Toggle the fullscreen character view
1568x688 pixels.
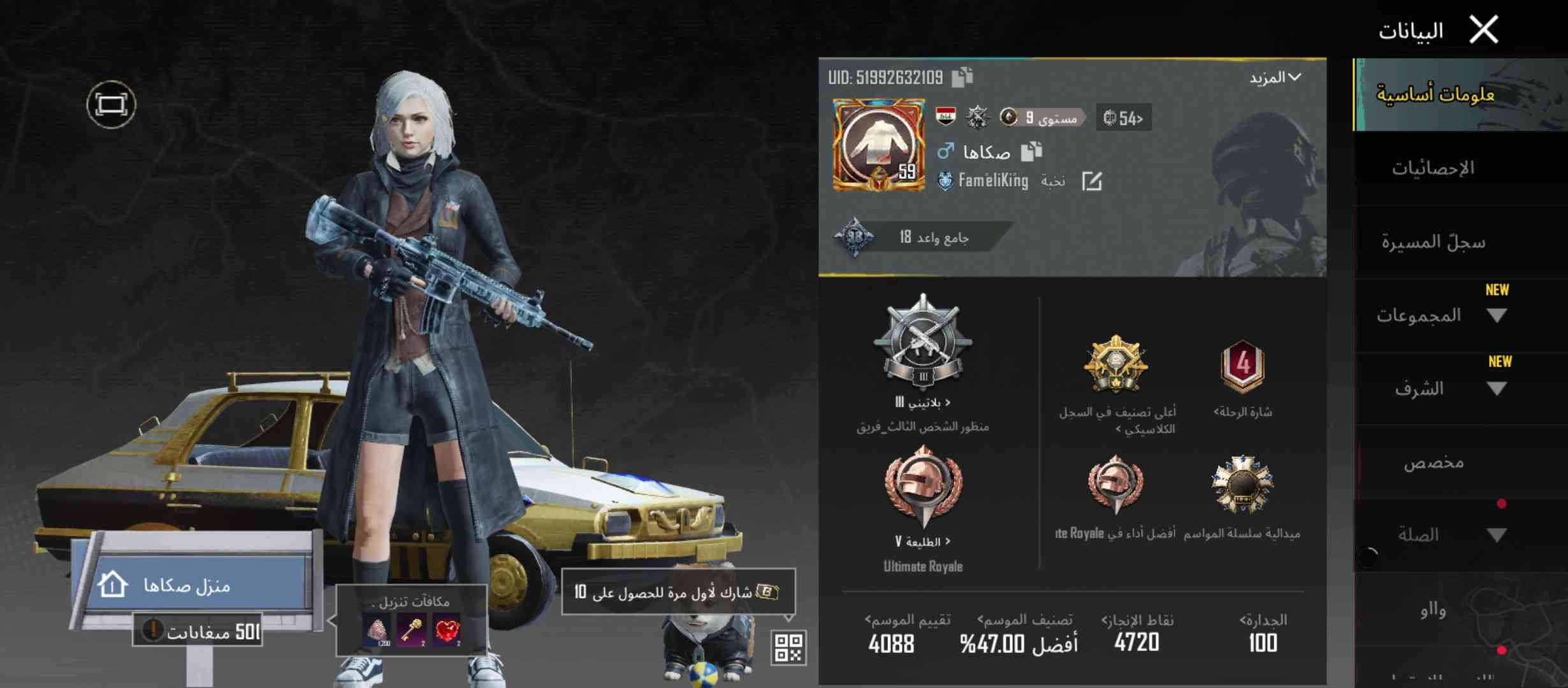pyautogui.click(x=112, y=104)
